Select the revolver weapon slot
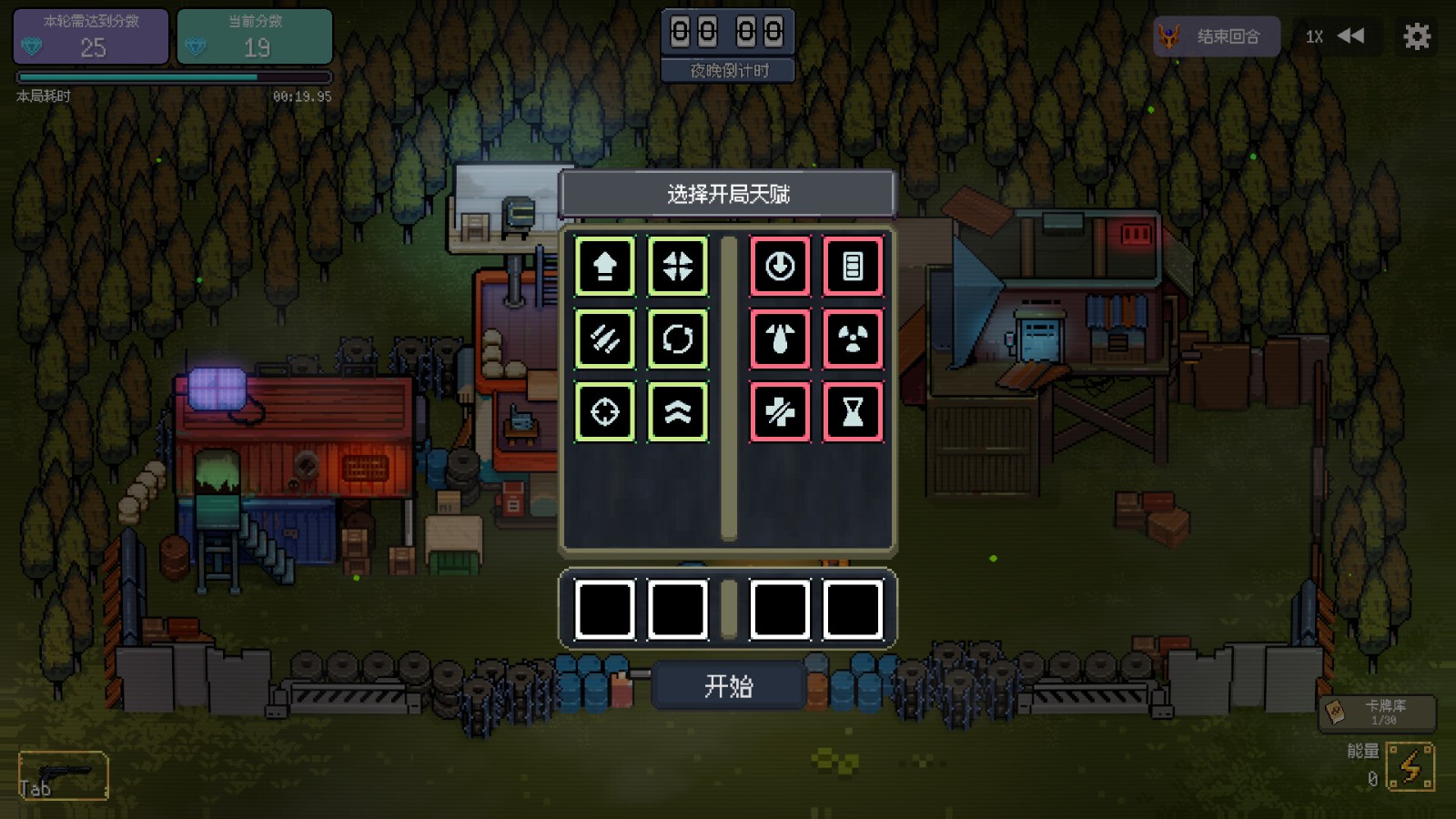The image size is (1456, 819). tap(63, 775)
